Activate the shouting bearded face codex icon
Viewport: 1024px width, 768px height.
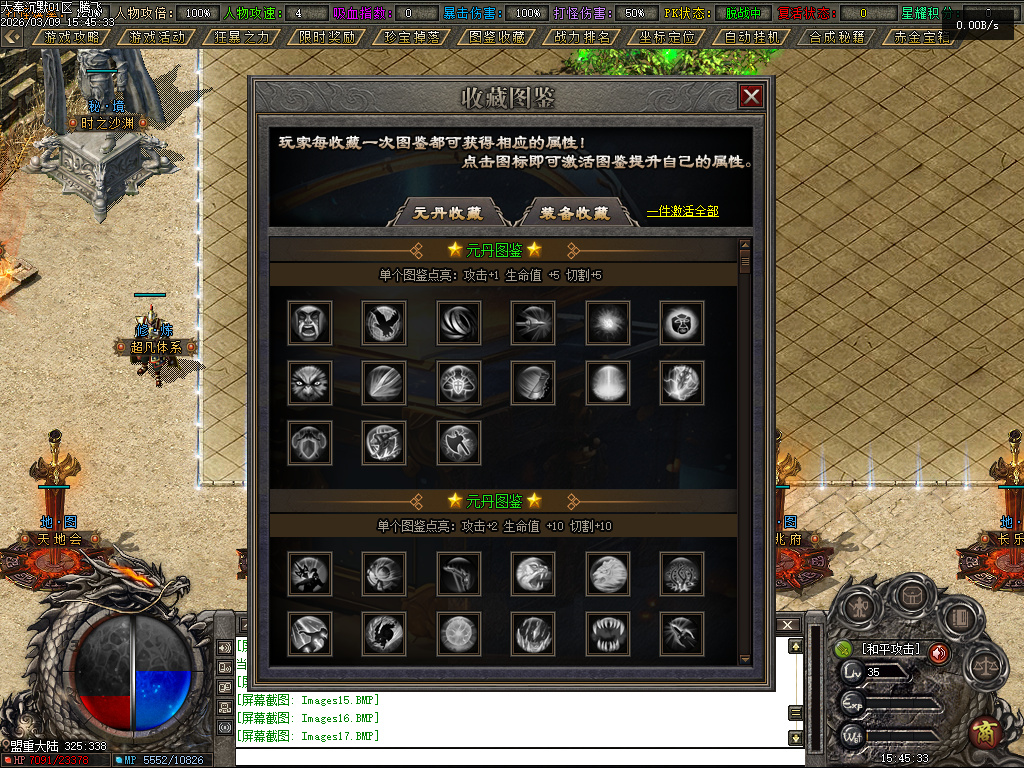309,322
